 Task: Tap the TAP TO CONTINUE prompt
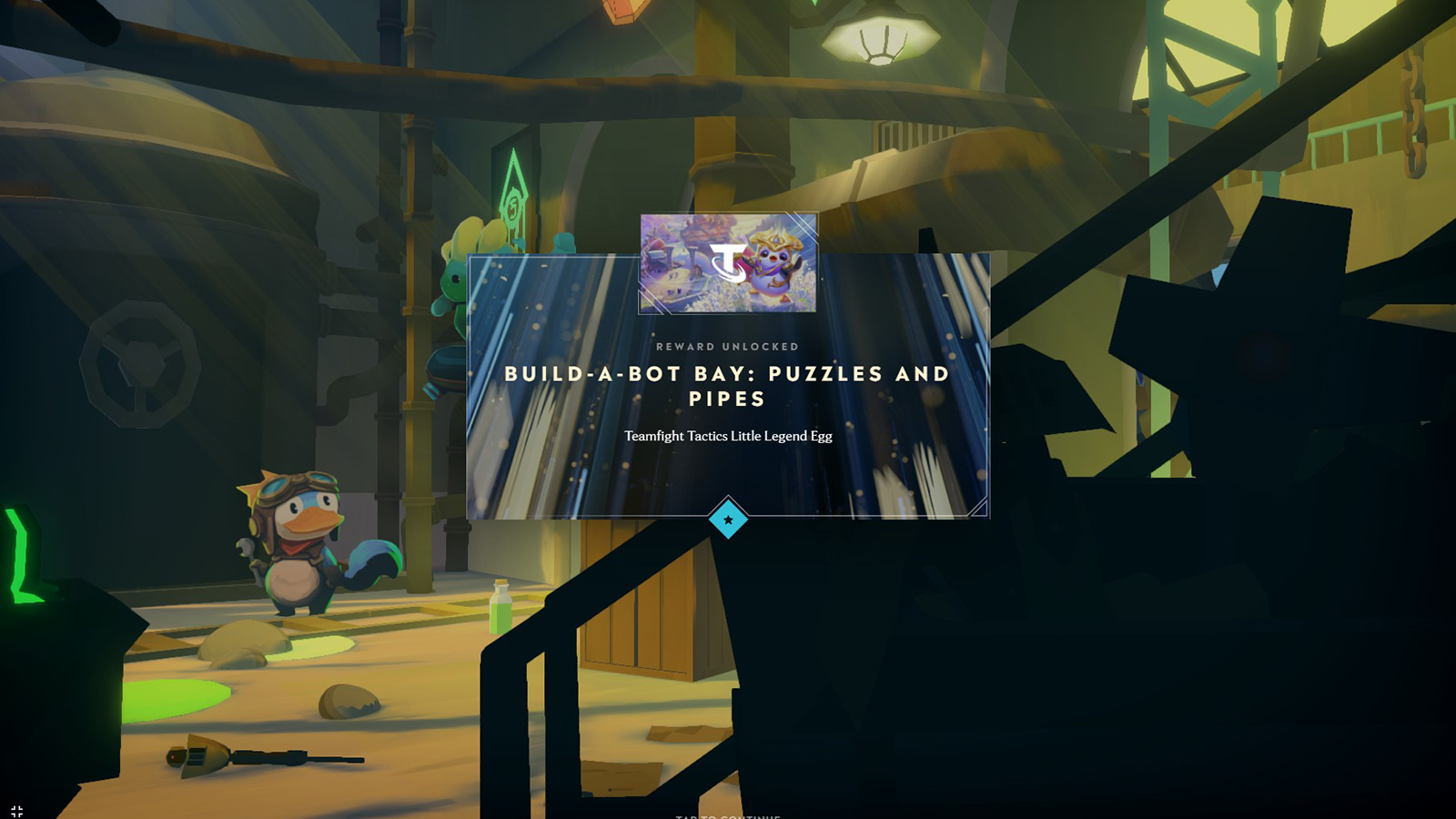click(727, 814)
